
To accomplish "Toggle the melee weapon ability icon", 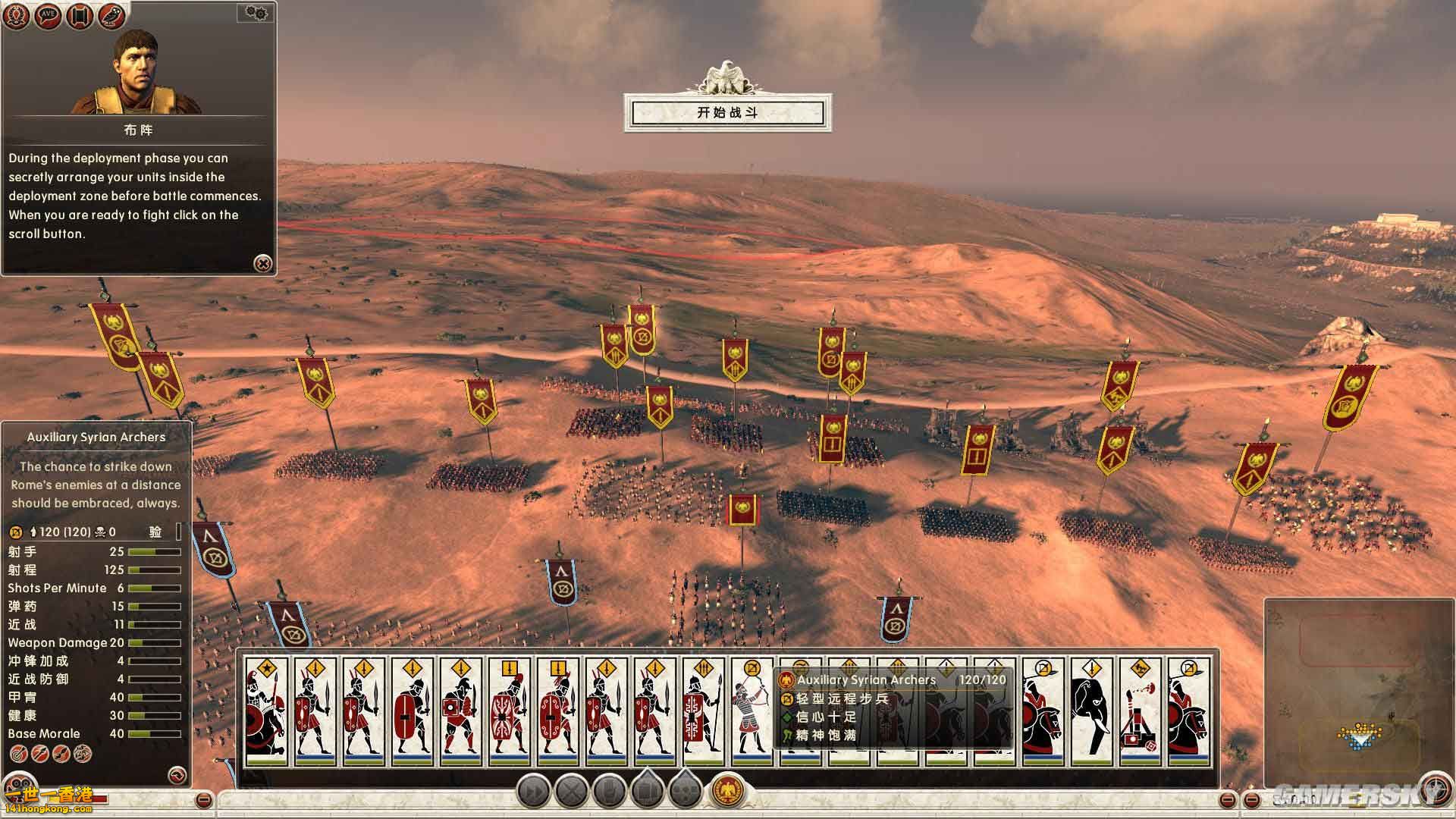I will tap(59, 755).
